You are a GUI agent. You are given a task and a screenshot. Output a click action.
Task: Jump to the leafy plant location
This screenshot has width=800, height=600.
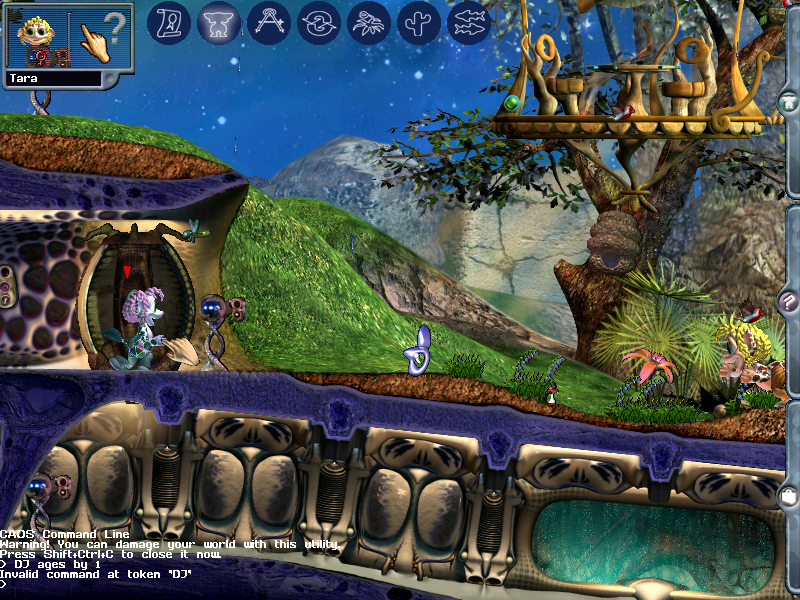point(368,22)
